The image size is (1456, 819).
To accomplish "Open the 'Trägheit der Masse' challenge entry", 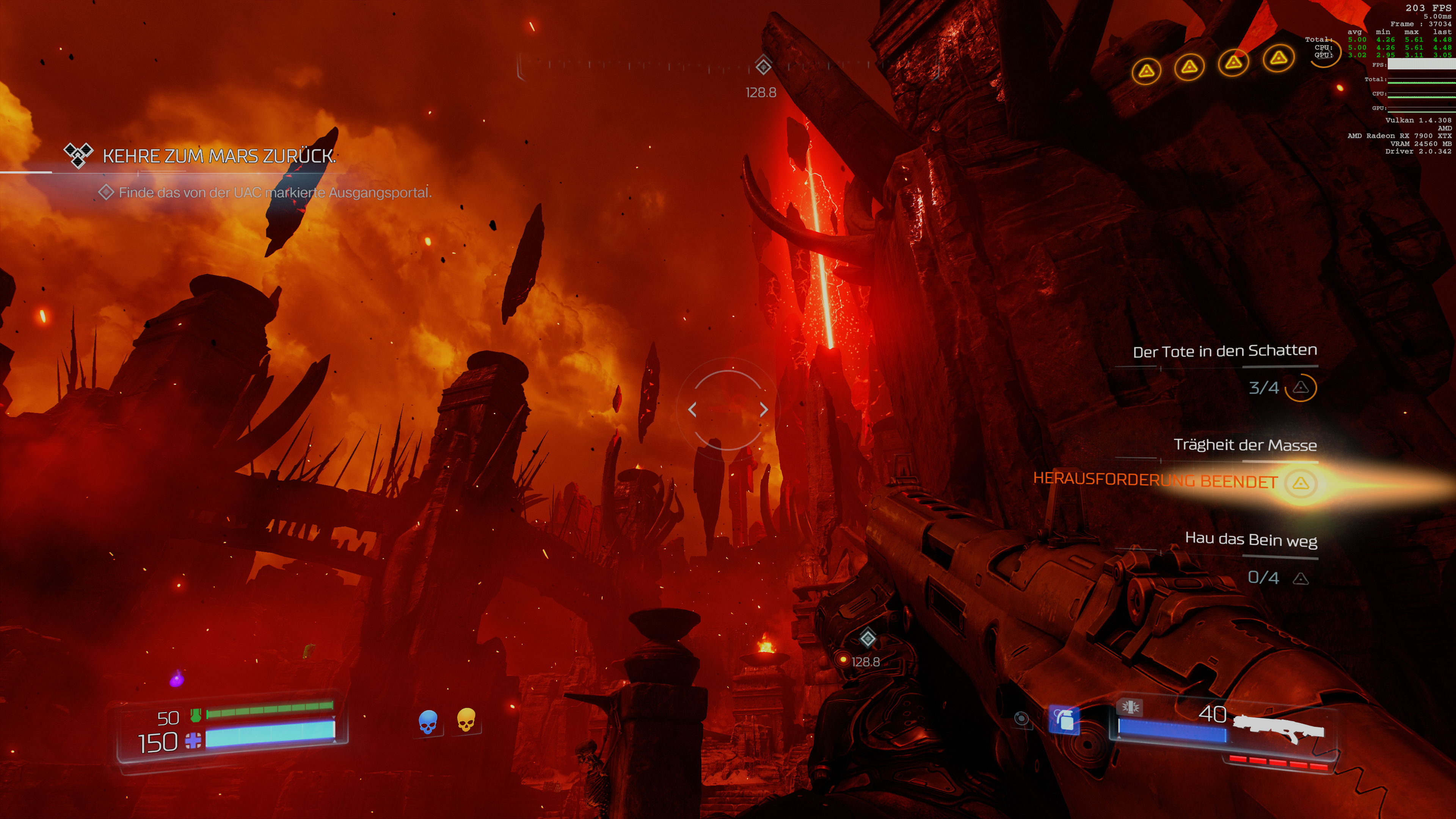I will (x=1244, y=445).
